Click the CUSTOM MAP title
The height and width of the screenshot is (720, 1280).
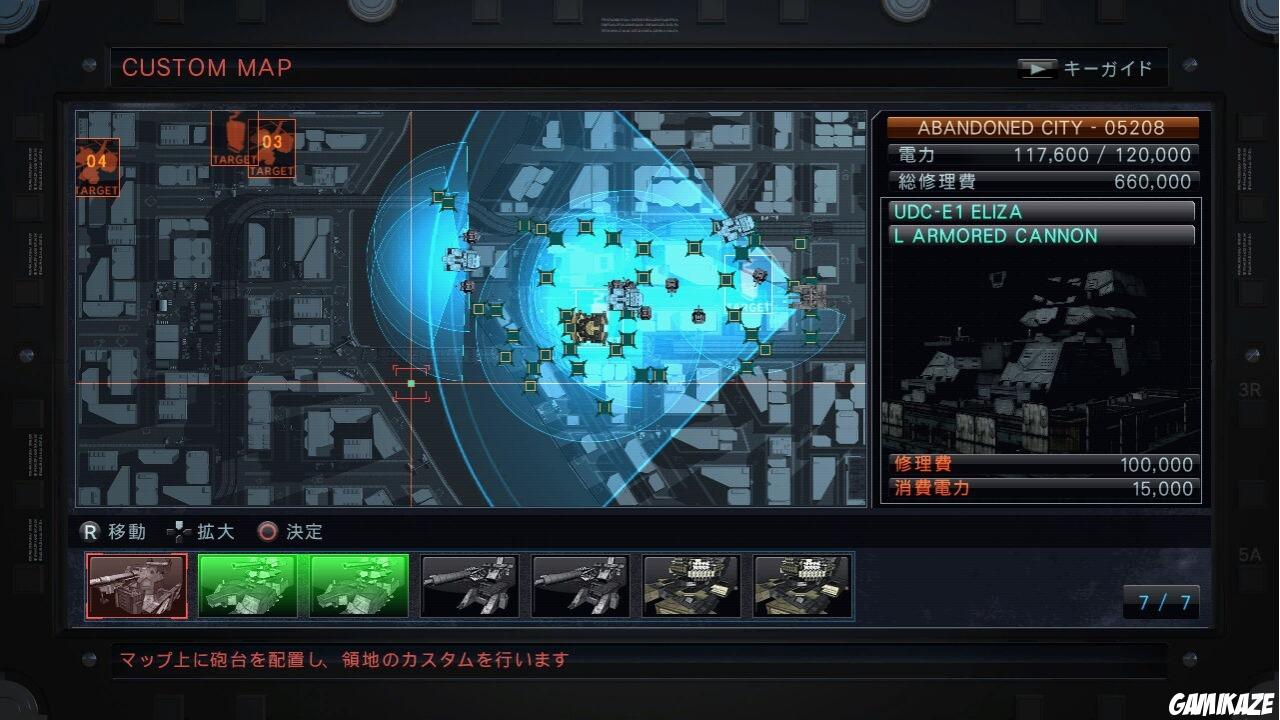206,68
